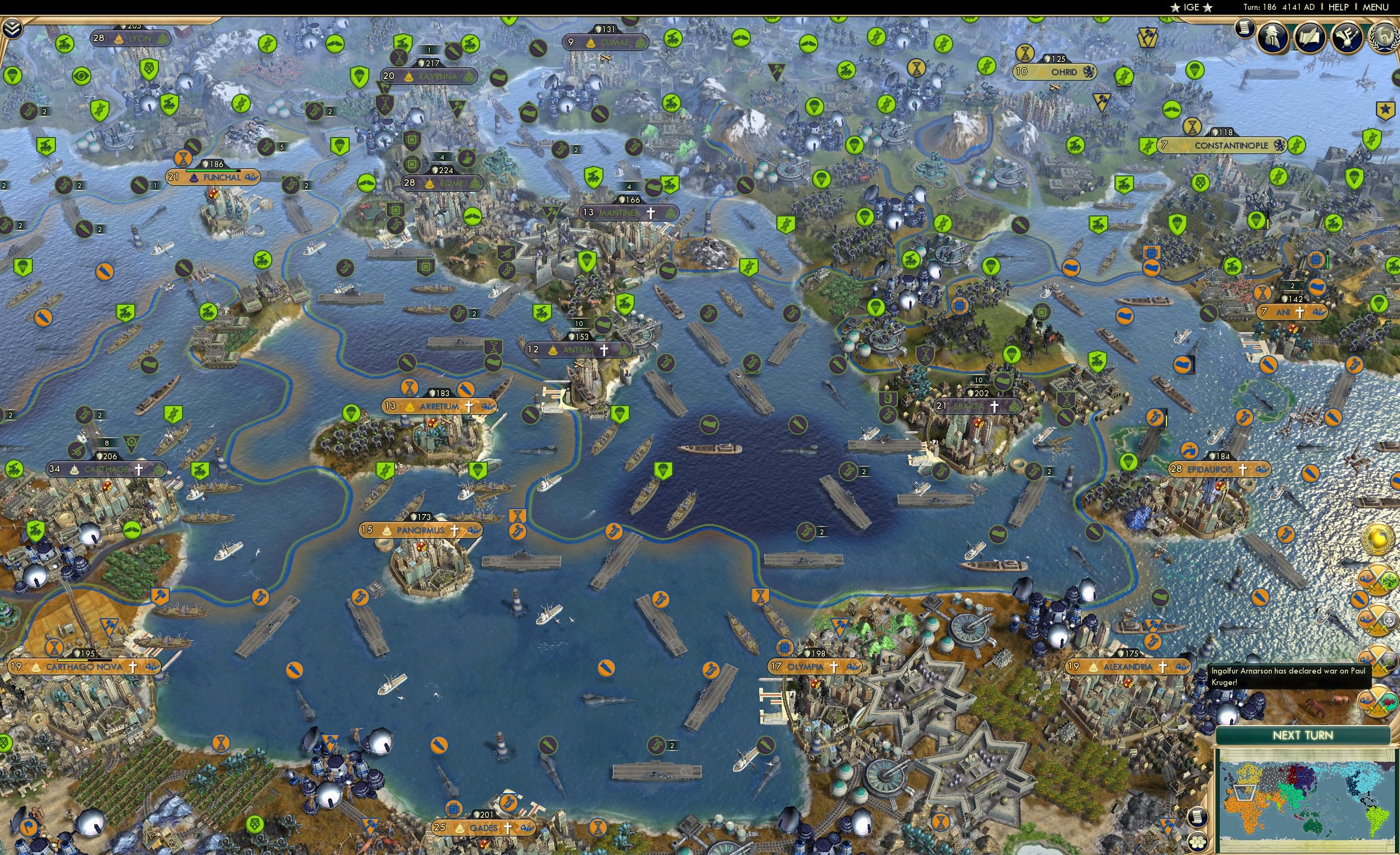Open the Great Writer scroll-and-quill notification
Image resolution: width=1400 pixels, height=855 pixels.
1309,37
